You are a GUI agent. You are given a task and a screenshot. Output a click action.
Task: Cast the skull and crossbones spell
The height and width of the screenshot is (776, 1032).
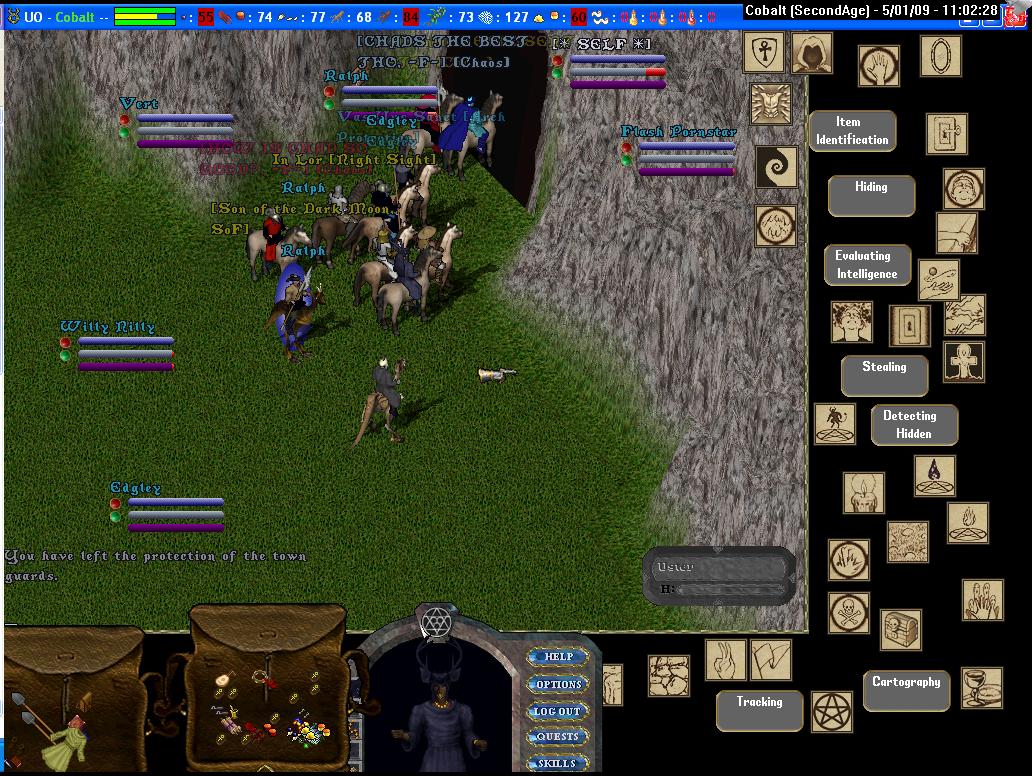pos(848,612)
